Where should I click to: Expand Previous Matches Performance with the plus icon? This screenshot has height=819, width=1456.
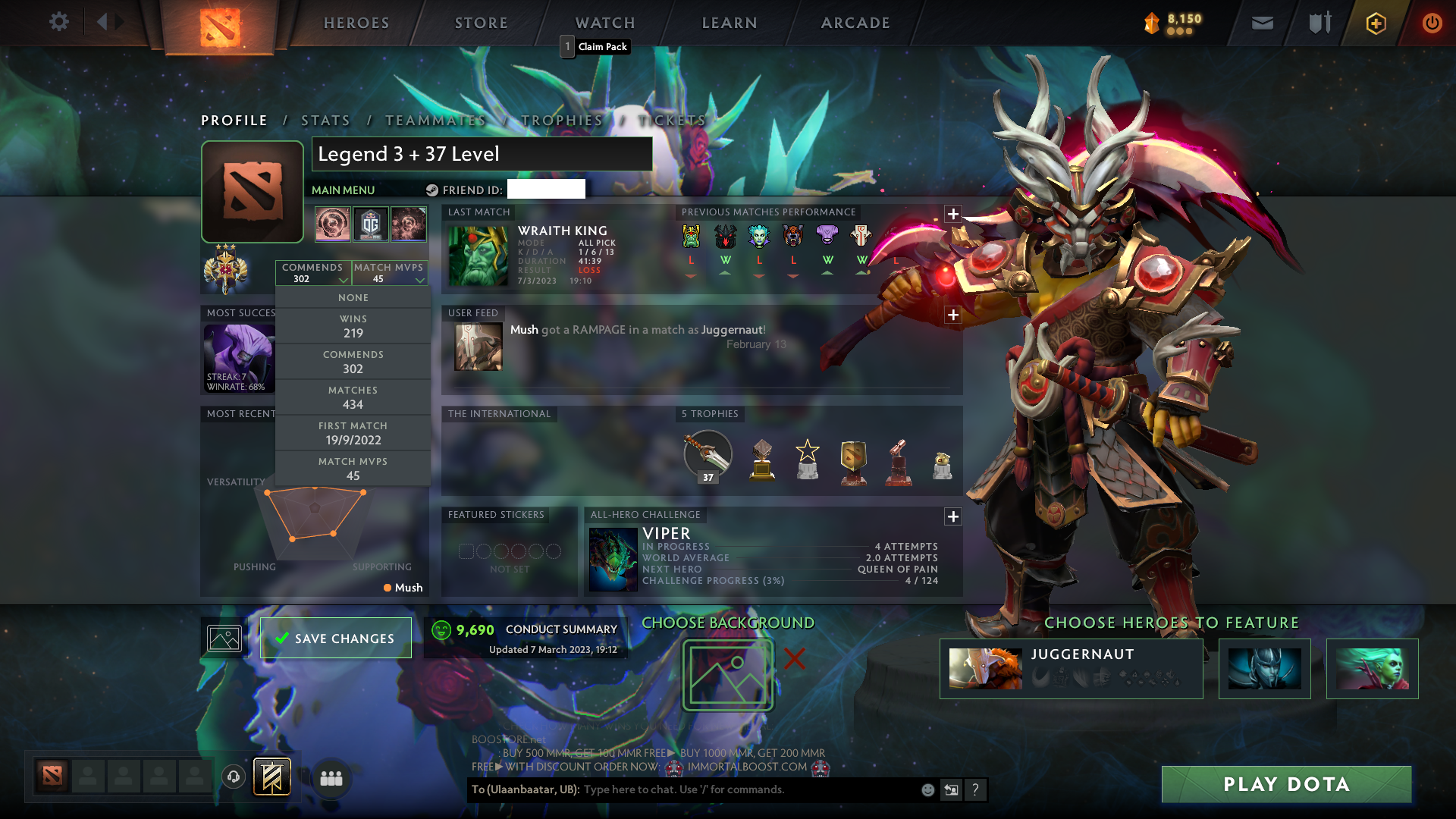[x=953, y=215]
